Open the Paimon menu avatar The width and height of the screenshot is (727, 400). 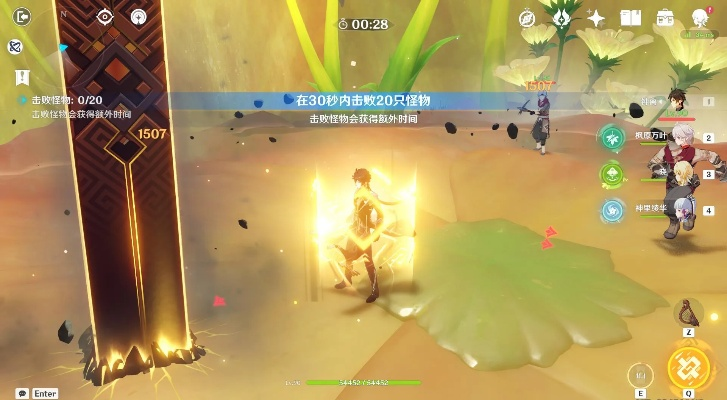point(700,18)
